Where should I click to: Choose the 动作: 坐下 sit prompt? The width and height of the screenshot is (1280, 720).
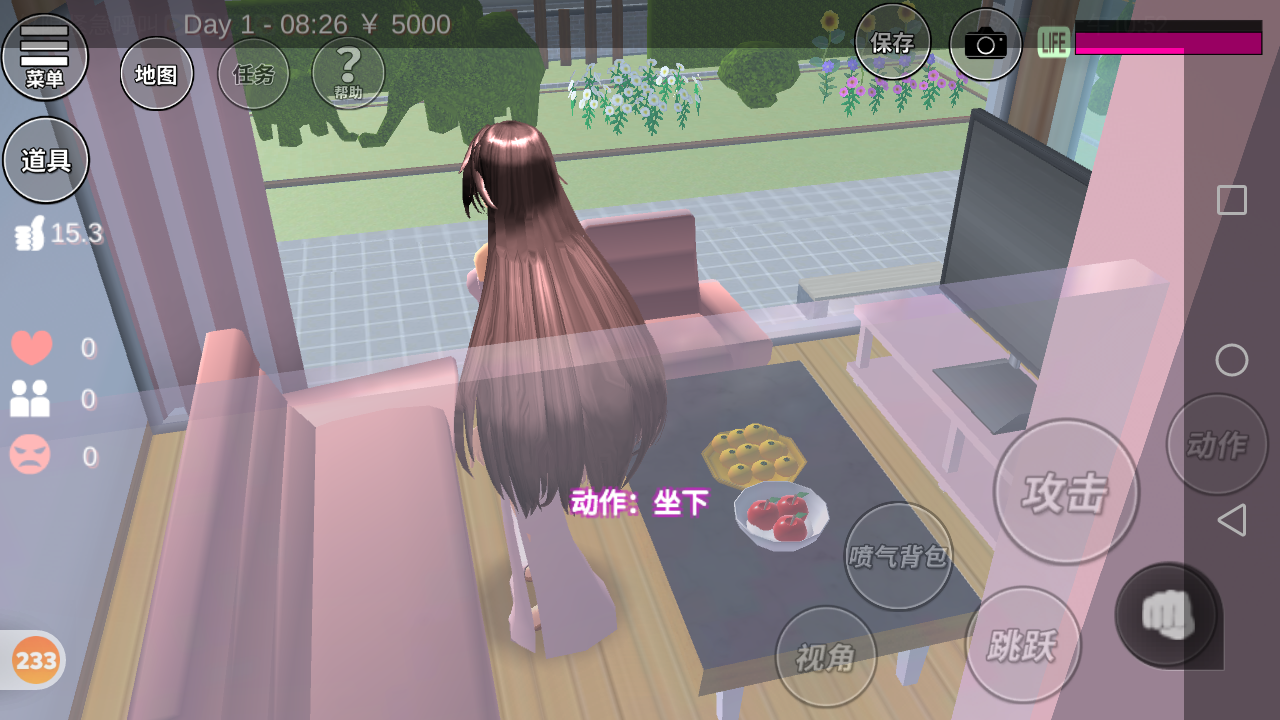tap(639, 502)
